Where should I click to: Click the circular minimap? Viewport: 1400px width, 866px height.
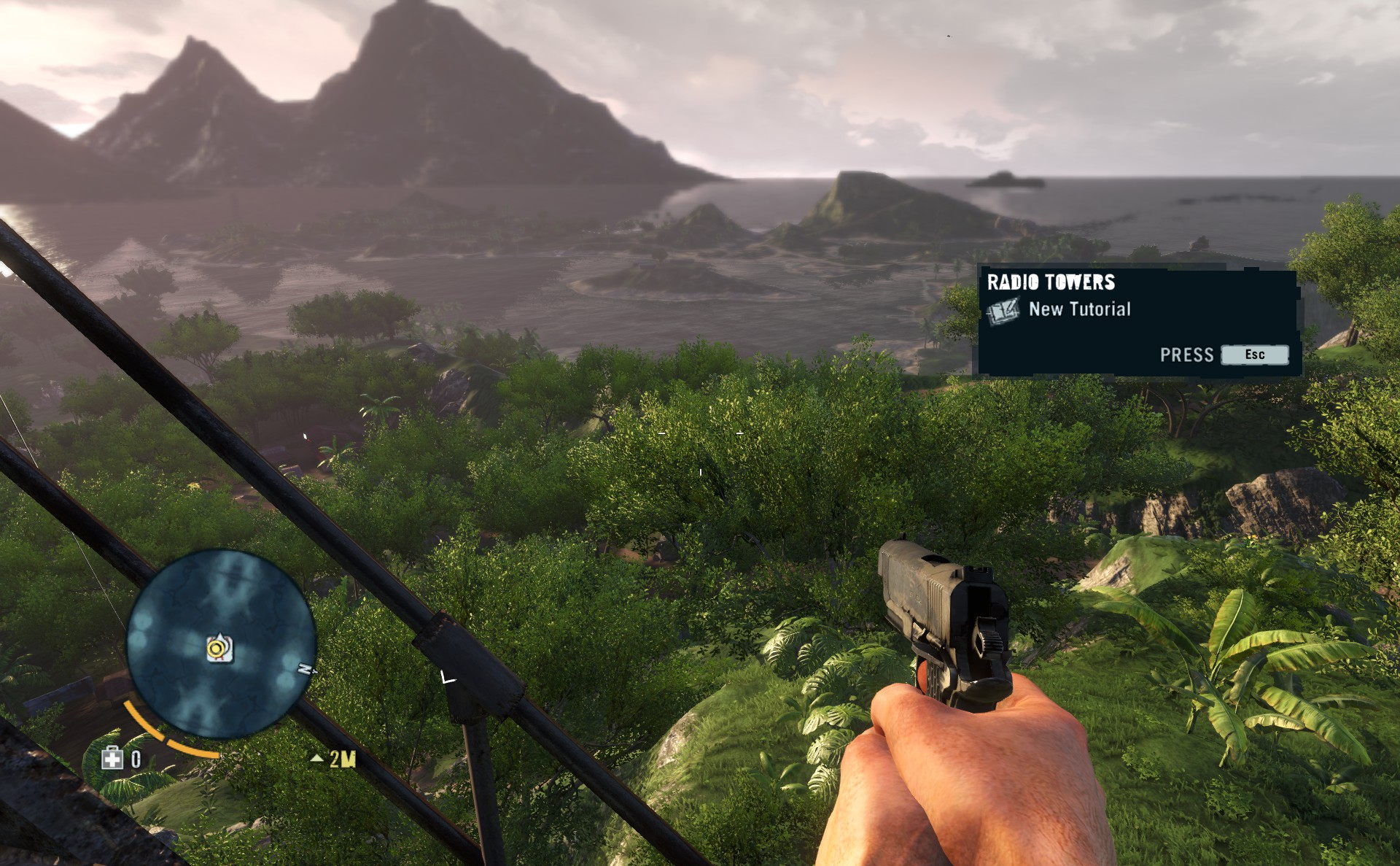pyautogui.click(x=222, y=642)
